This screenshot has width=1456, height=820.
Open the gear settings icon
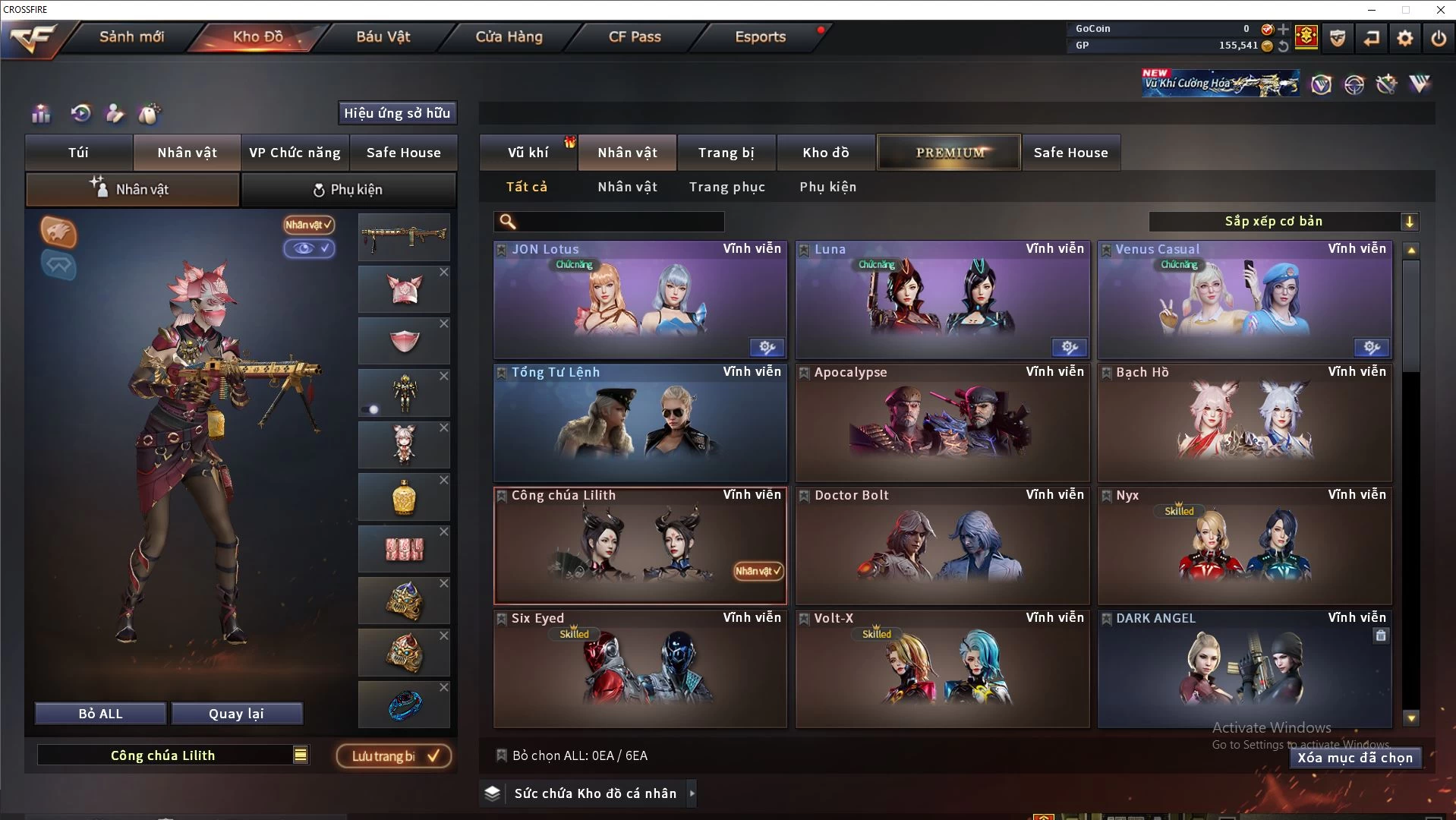point(1404,38)
